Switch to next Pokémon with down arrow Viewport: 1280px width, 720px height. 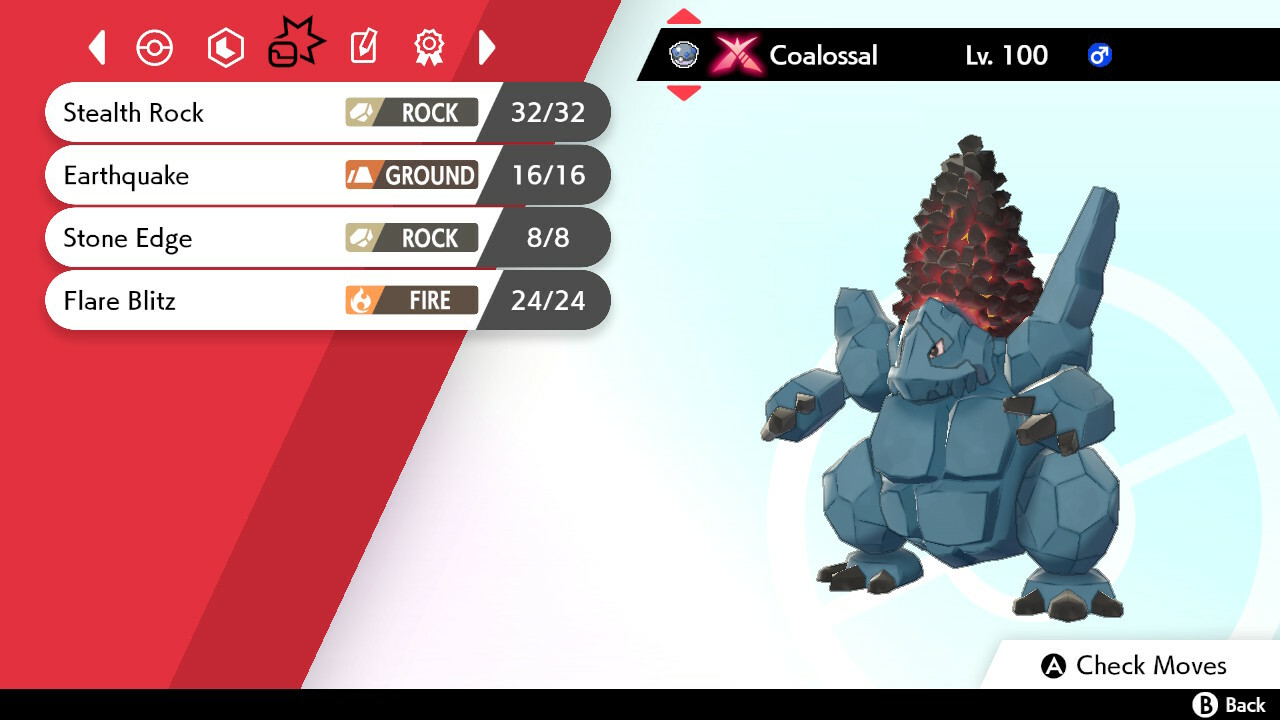[683, 93]
